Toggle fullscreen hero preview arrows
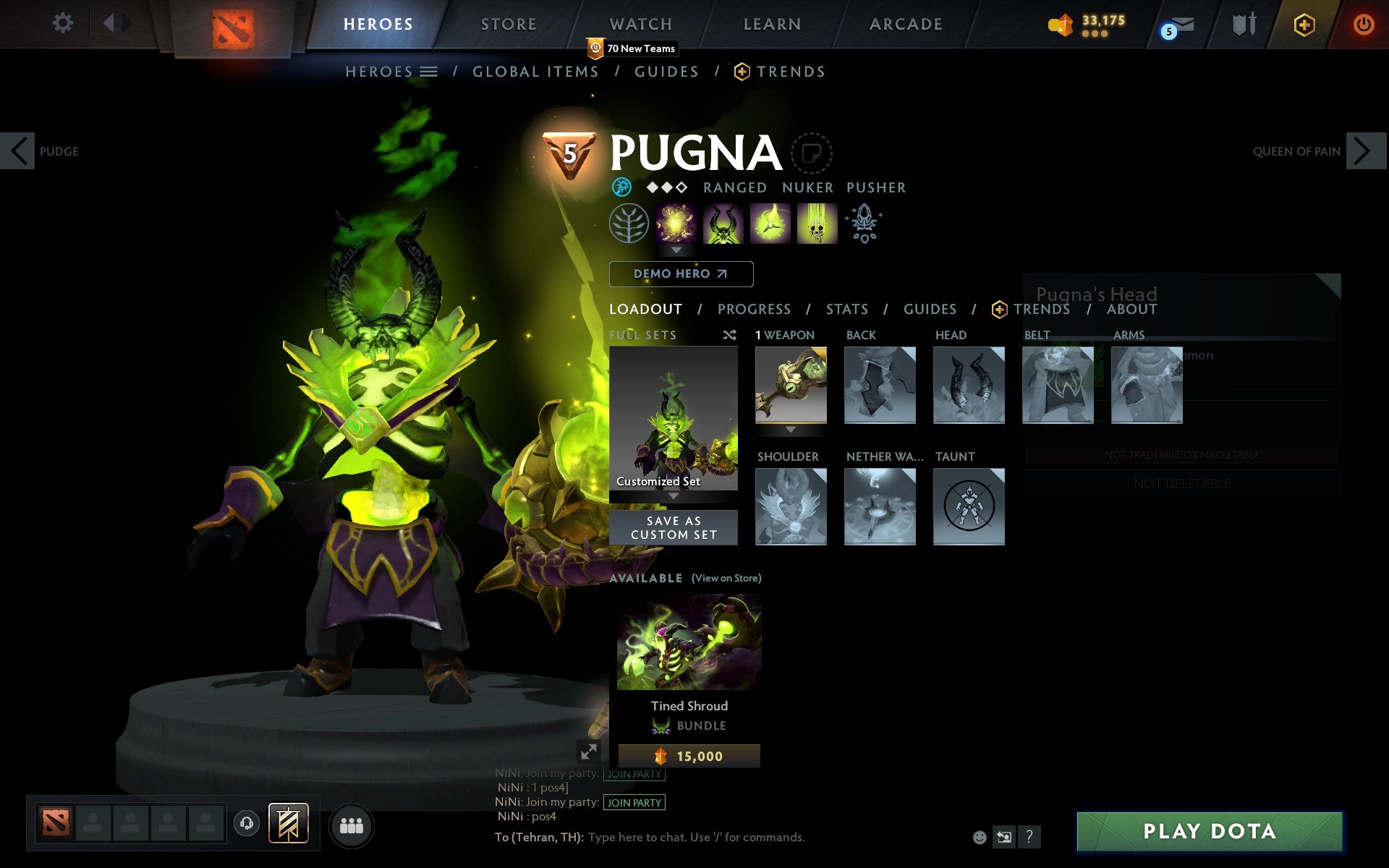The image size is (1389, 868). 589,752
